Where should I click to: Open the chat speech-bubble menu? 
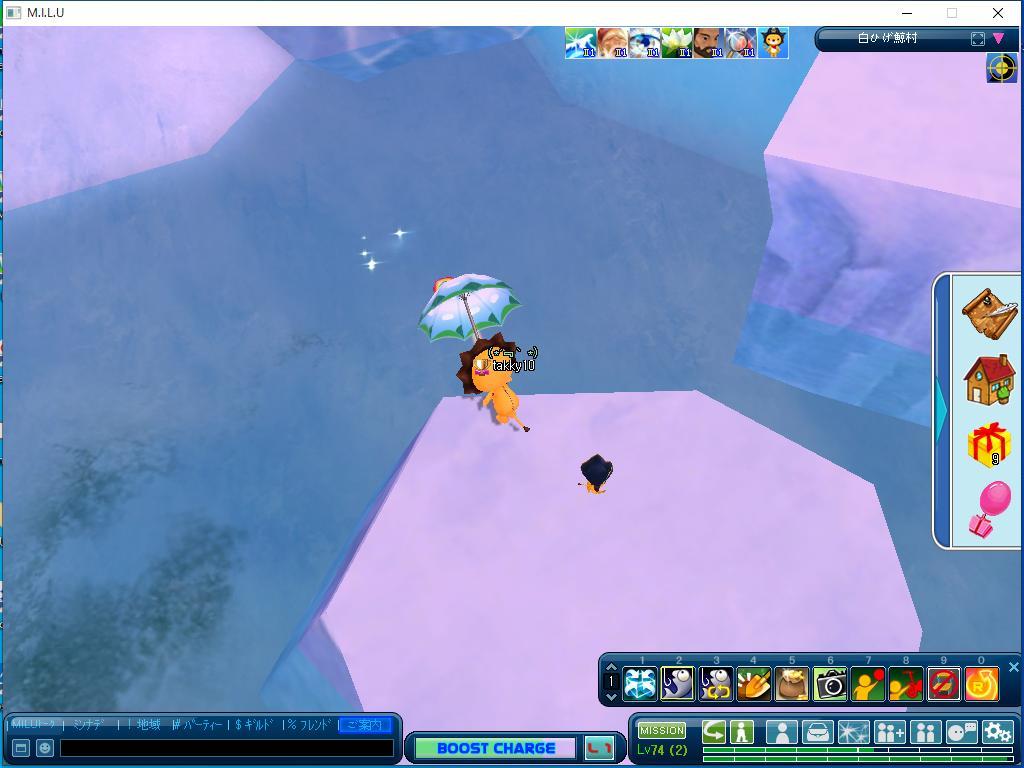point(961,732)
